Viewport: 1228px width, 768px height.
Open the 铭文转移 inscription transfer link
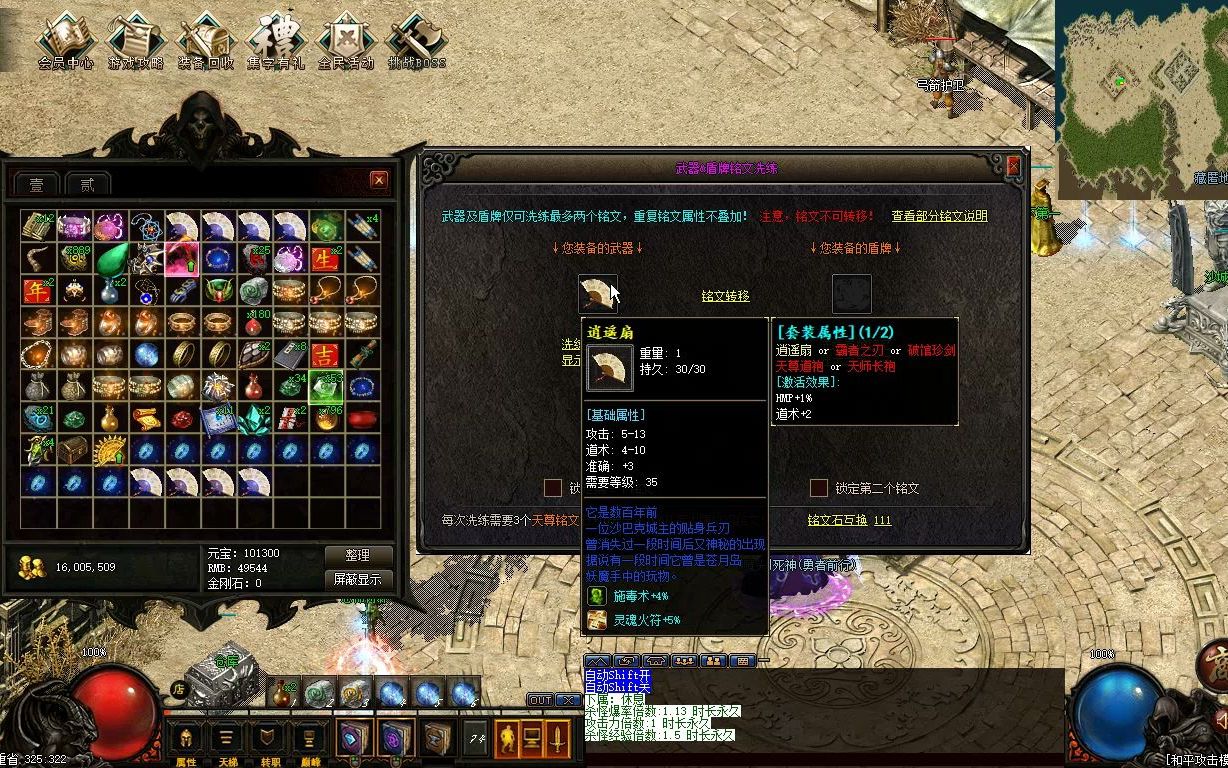point(725,296)
